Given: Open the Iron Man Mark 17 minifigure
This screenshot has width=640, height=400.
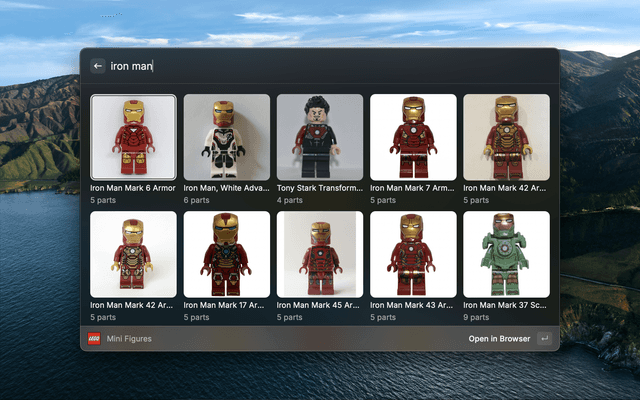Looking at the screenshot, I should point(226,254).
